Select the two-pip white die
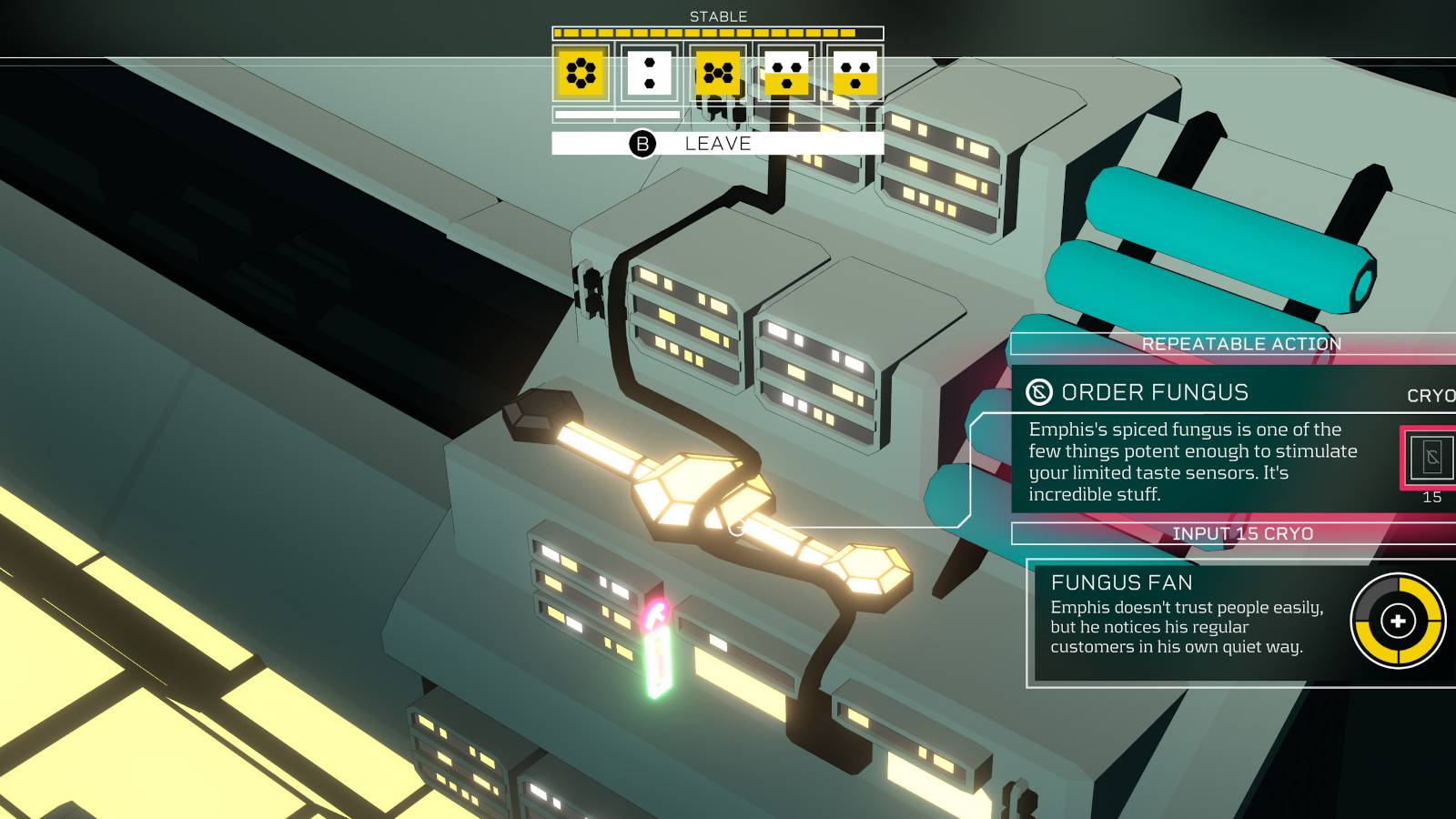The image size is (1456, 819). click(x=648, y=77)
